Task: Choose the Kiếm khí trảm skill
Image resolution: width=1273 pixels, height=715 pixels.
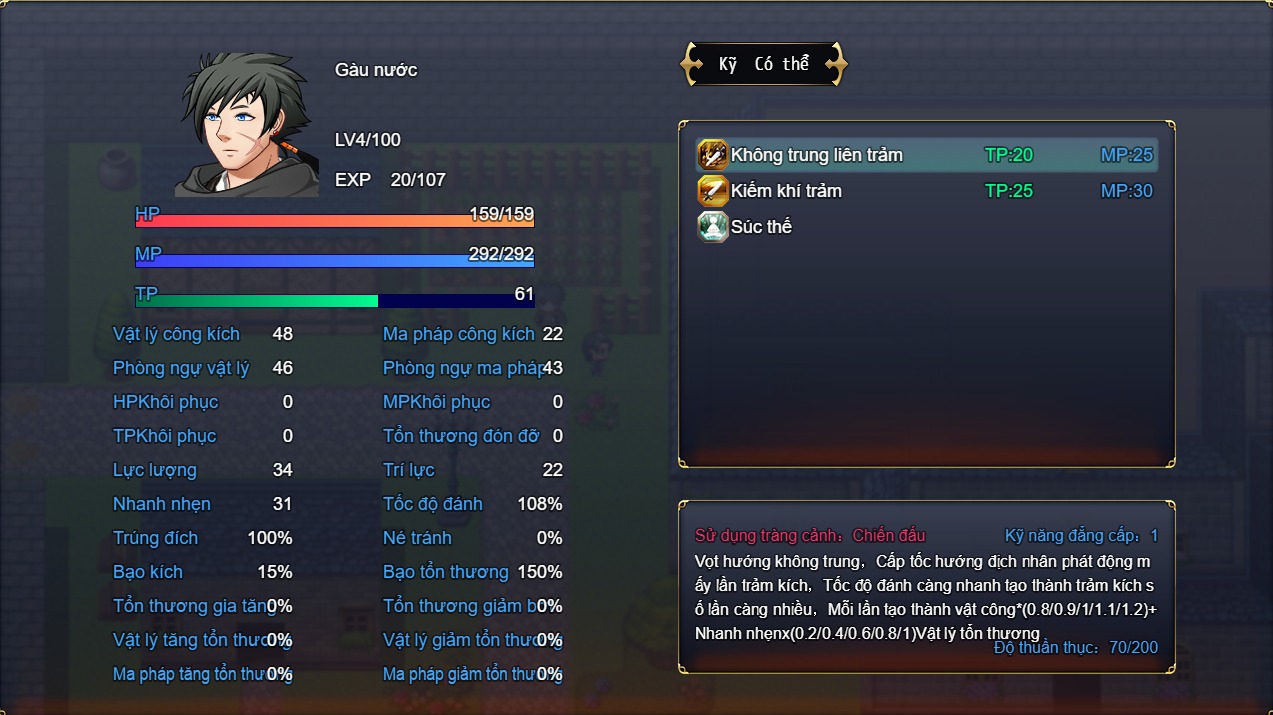Action: point(786,191)
